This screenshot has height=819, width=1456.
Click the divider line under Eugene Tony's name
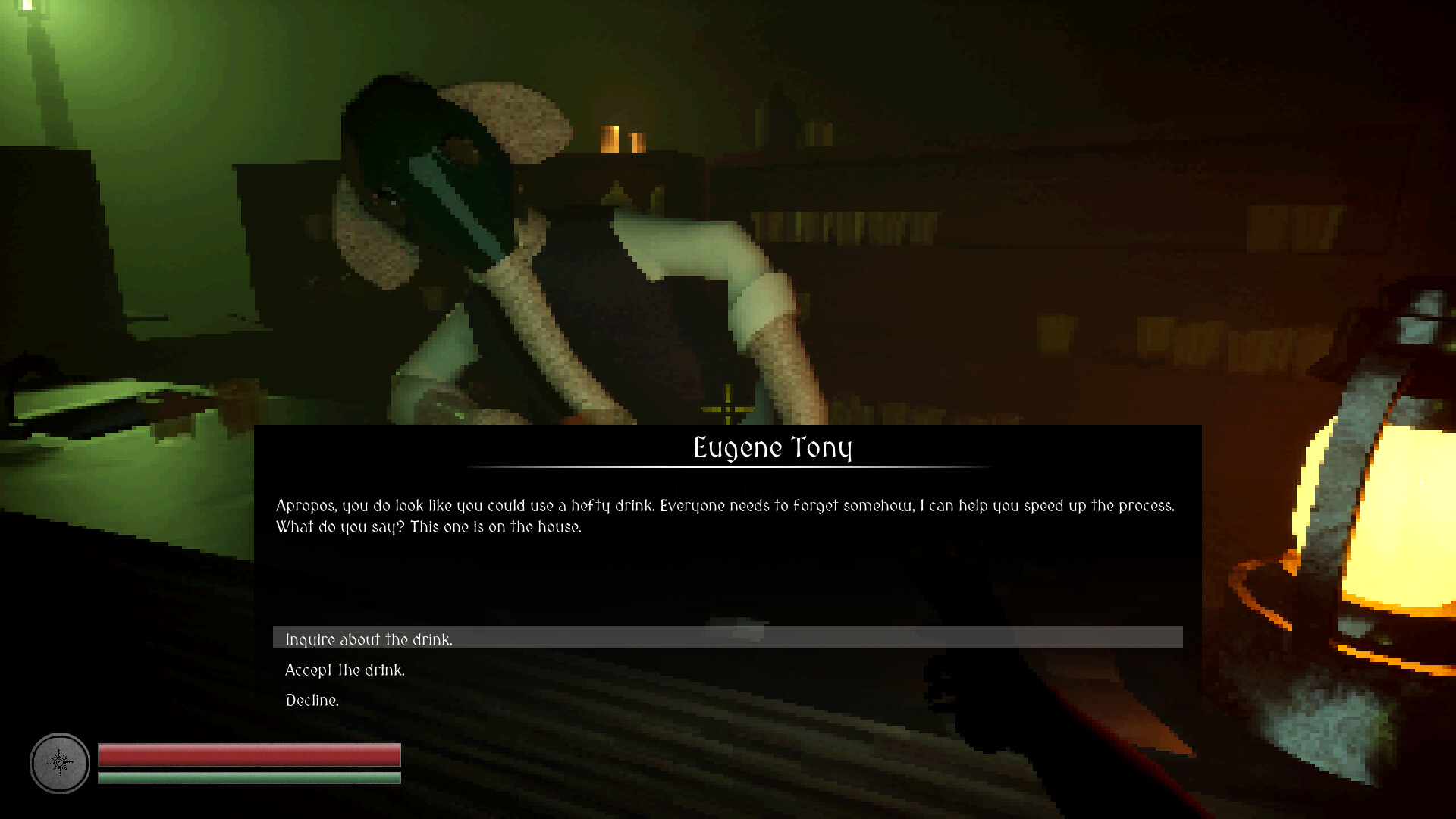(x=771, y=467)
